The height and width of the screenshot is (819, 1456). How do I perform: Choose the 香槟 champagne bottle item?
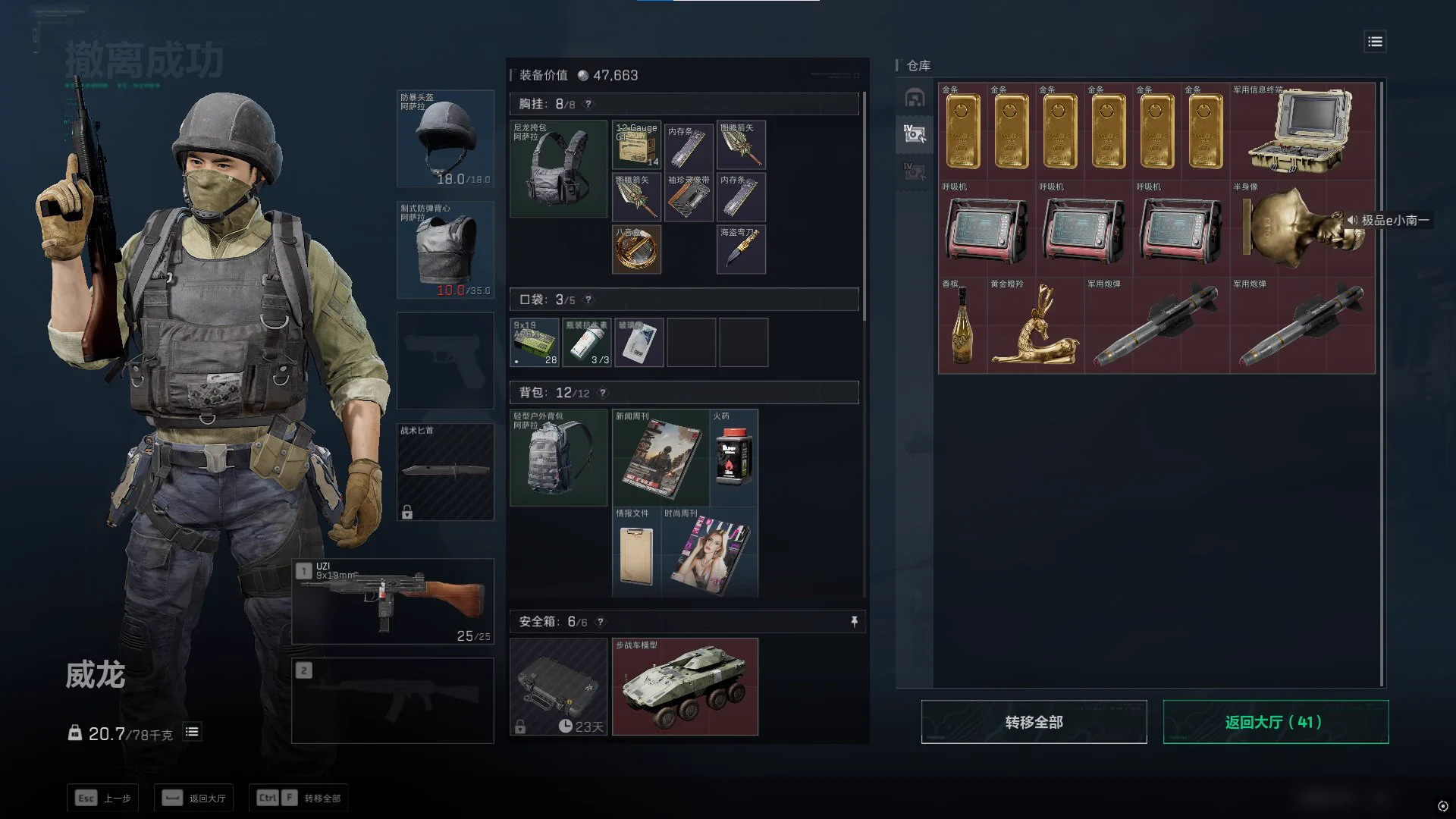point(962,326)
